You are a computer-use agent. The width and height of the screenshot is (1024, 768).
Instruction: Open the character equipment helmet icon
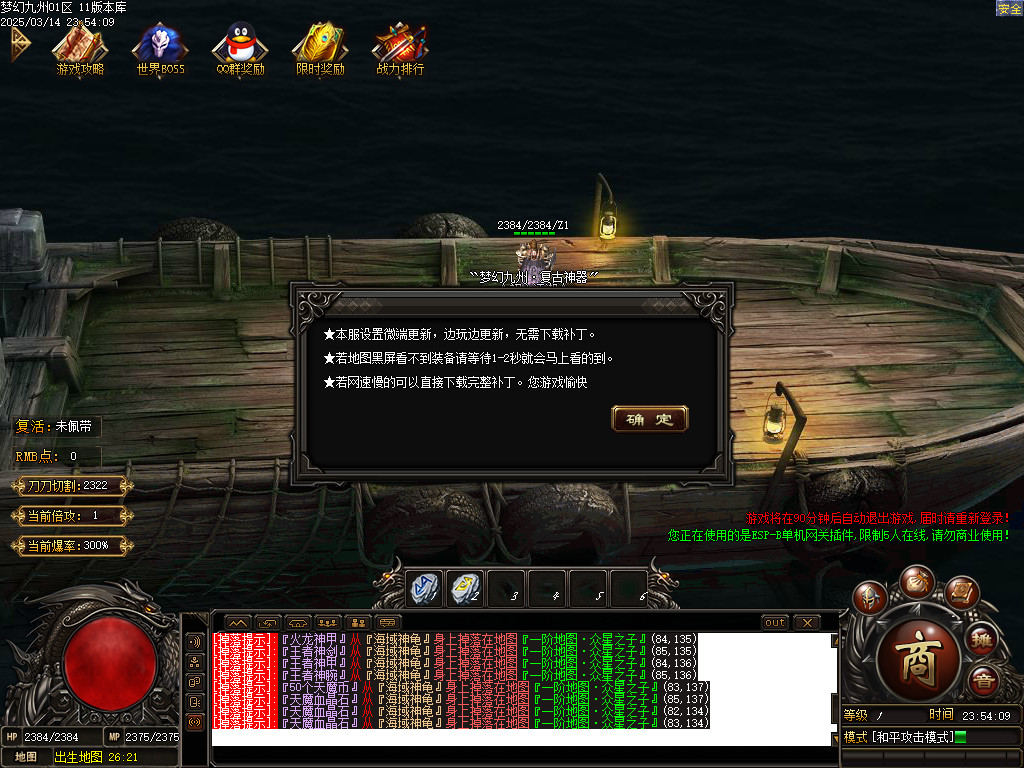point(871,597)
